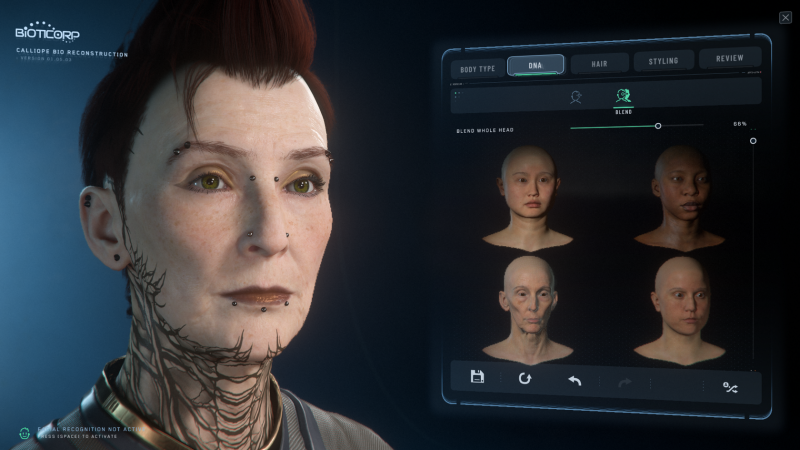
Task: Randomize the character with the shuffle icon
Action: 730,385
